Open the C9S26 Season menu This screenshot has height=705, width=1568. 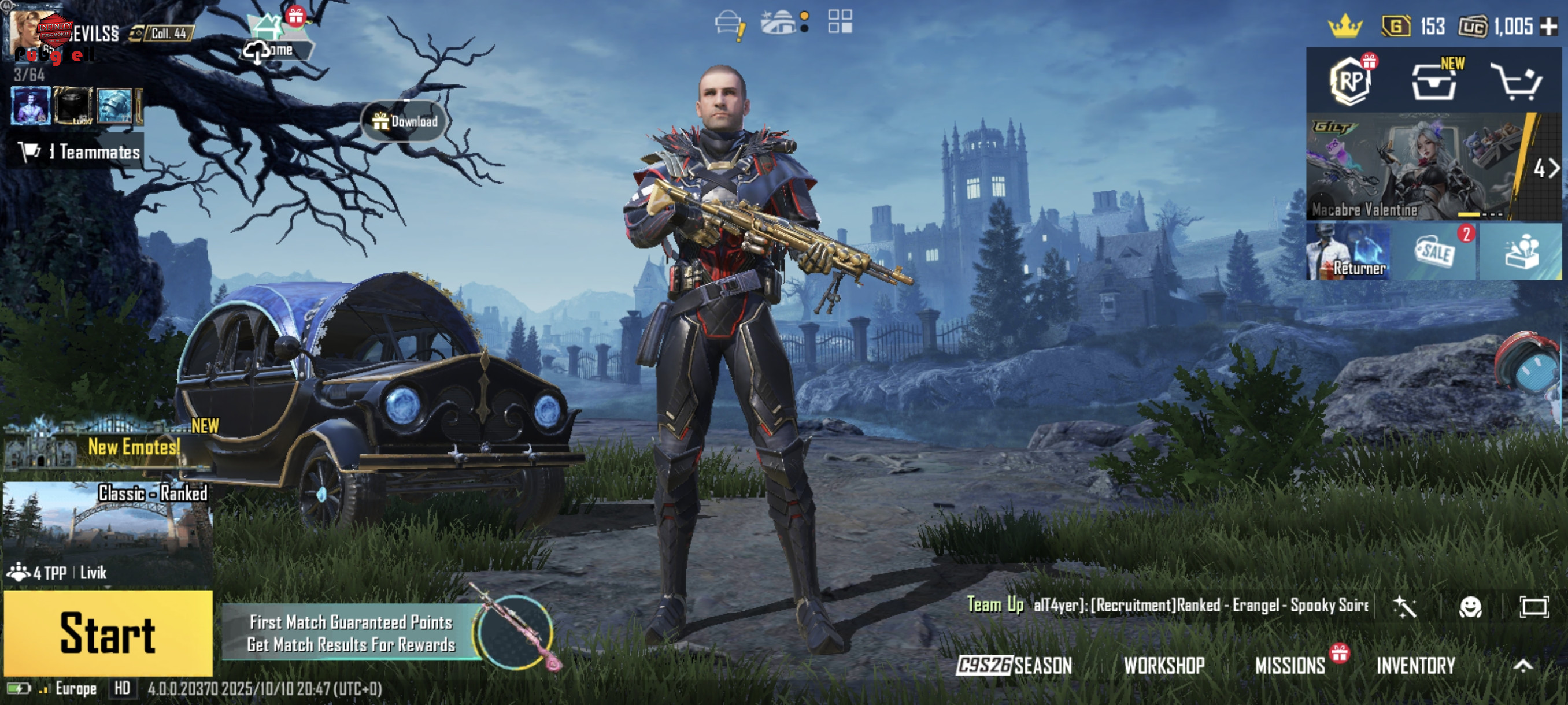click(x=1014, y=665)
